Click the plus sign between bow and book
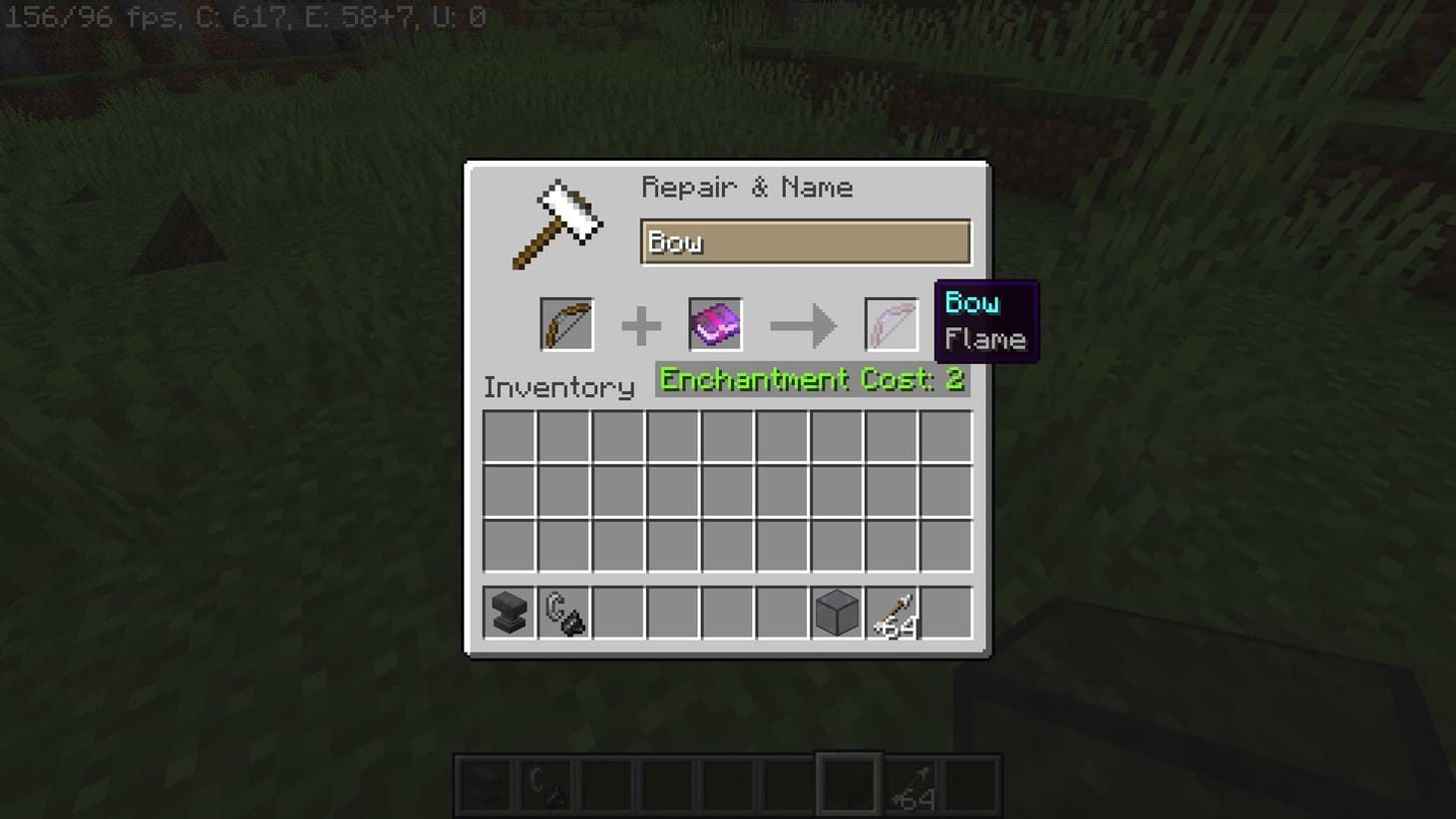 [641, 323]
